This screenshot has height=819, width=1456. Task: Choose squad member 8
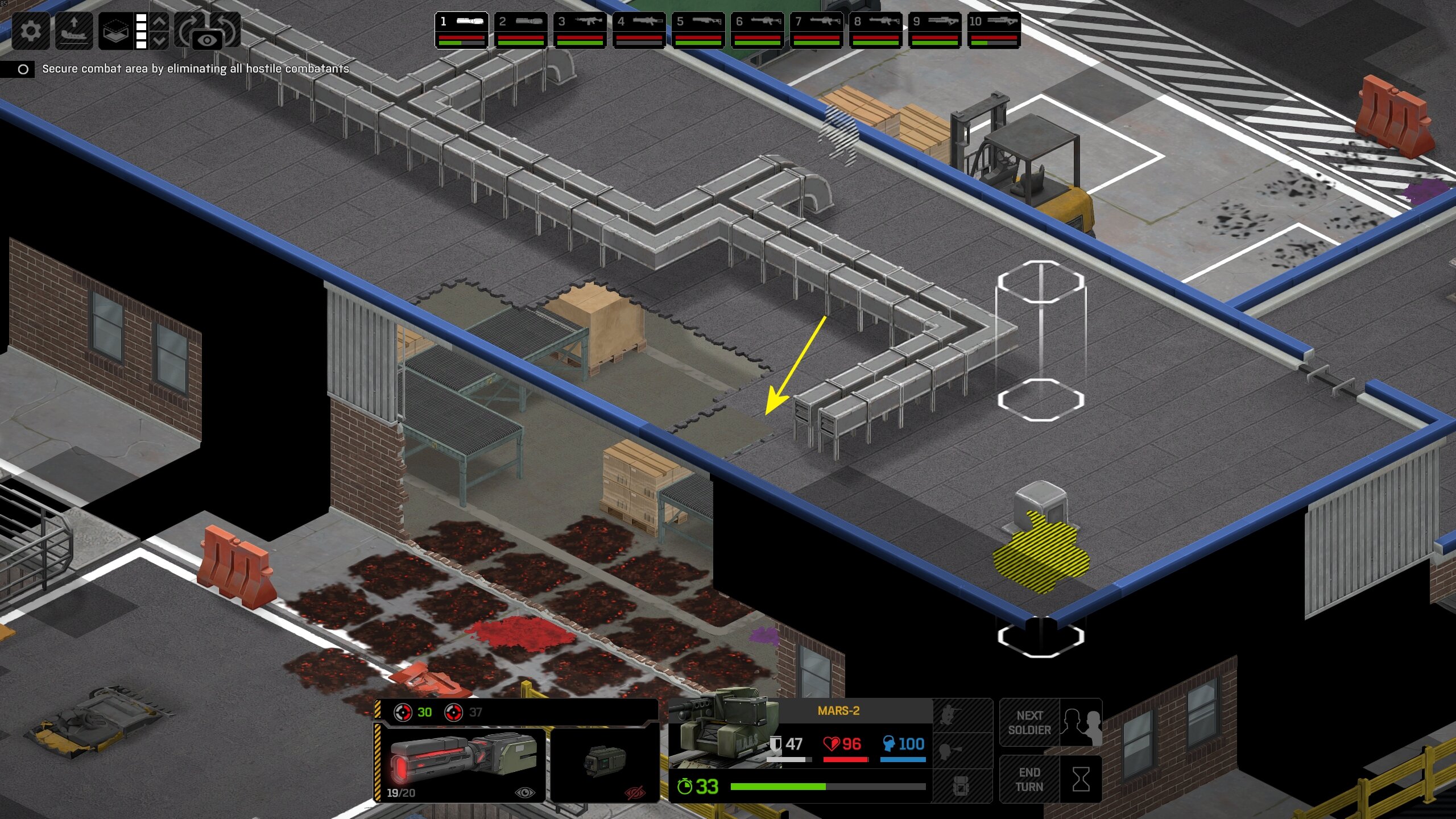[x=875, y=30]
